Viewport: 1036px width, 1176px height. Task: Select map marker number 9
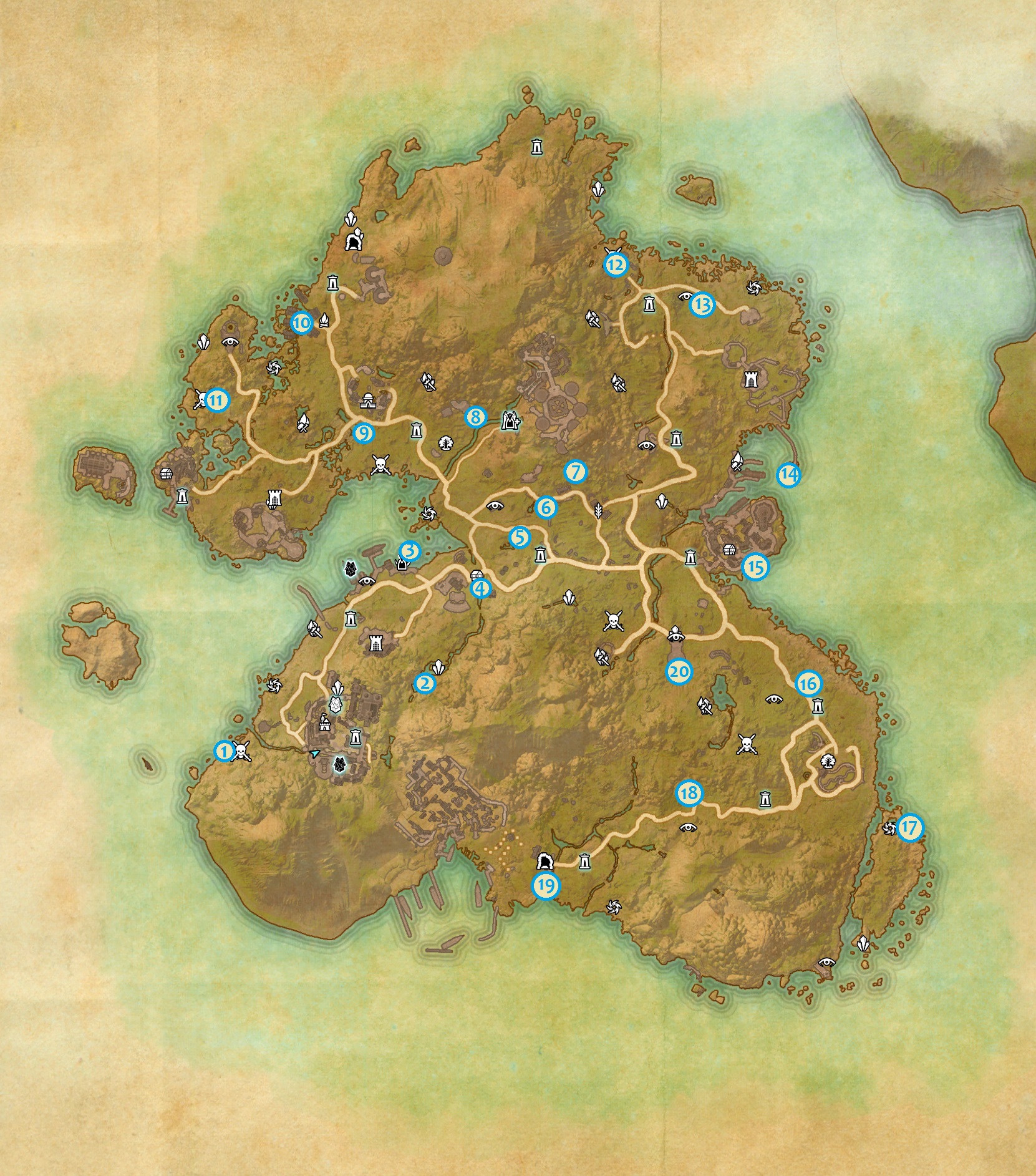[x=363, y=433]
